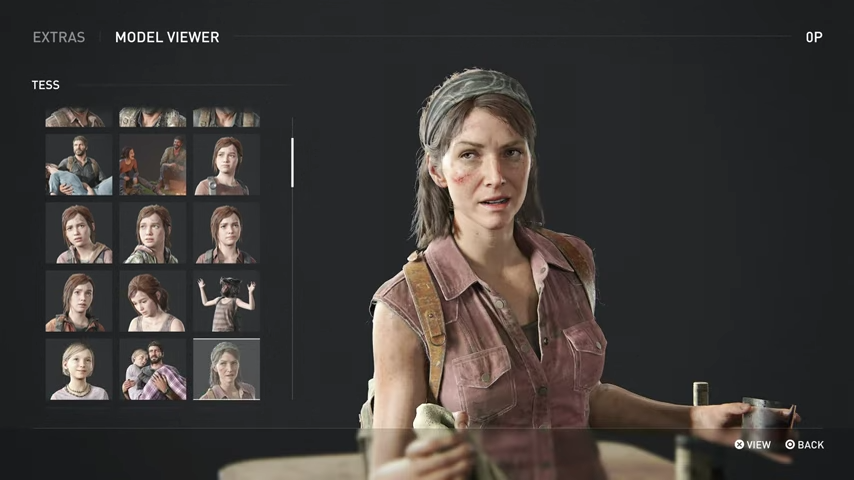Open the campfire scene model thumbnail

coord(152,165)
